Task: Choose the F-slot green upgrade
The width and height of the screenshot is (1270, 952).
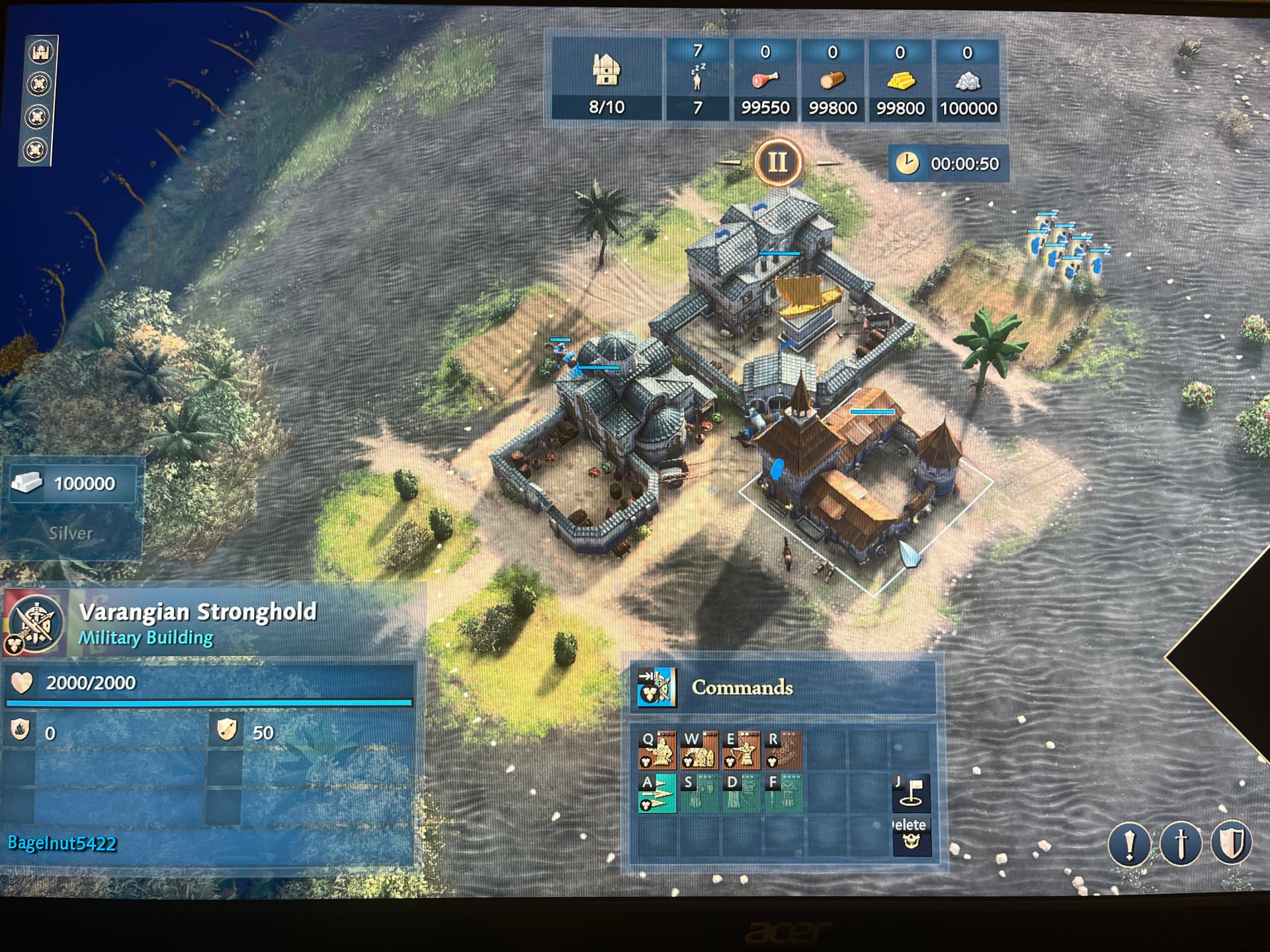Action: [x=783, y=793]
